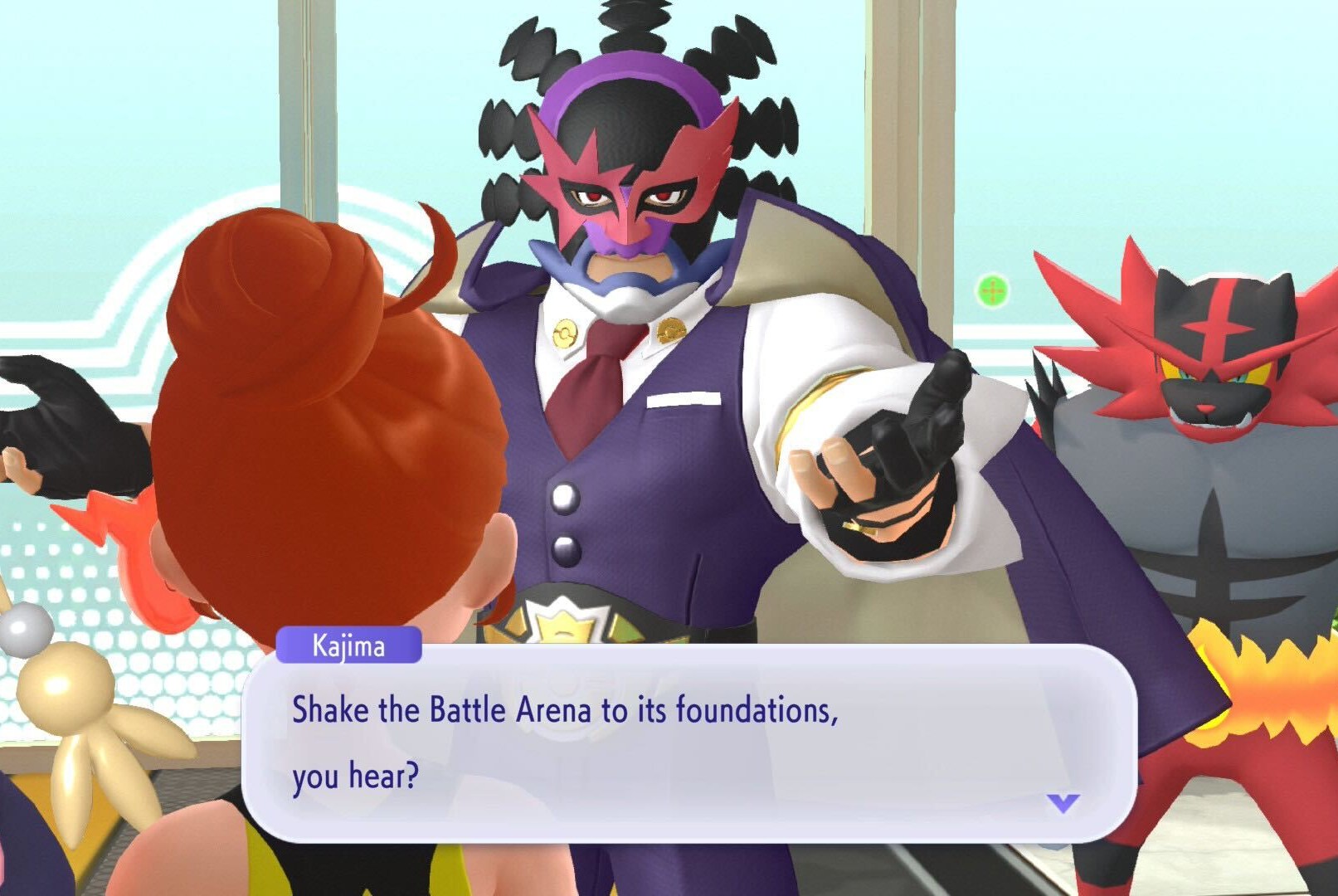The width and height of the screenshot is (1338, 896).
Task: Advance dialogue with the purple down arrow
Action: [x=1063, y=802]
